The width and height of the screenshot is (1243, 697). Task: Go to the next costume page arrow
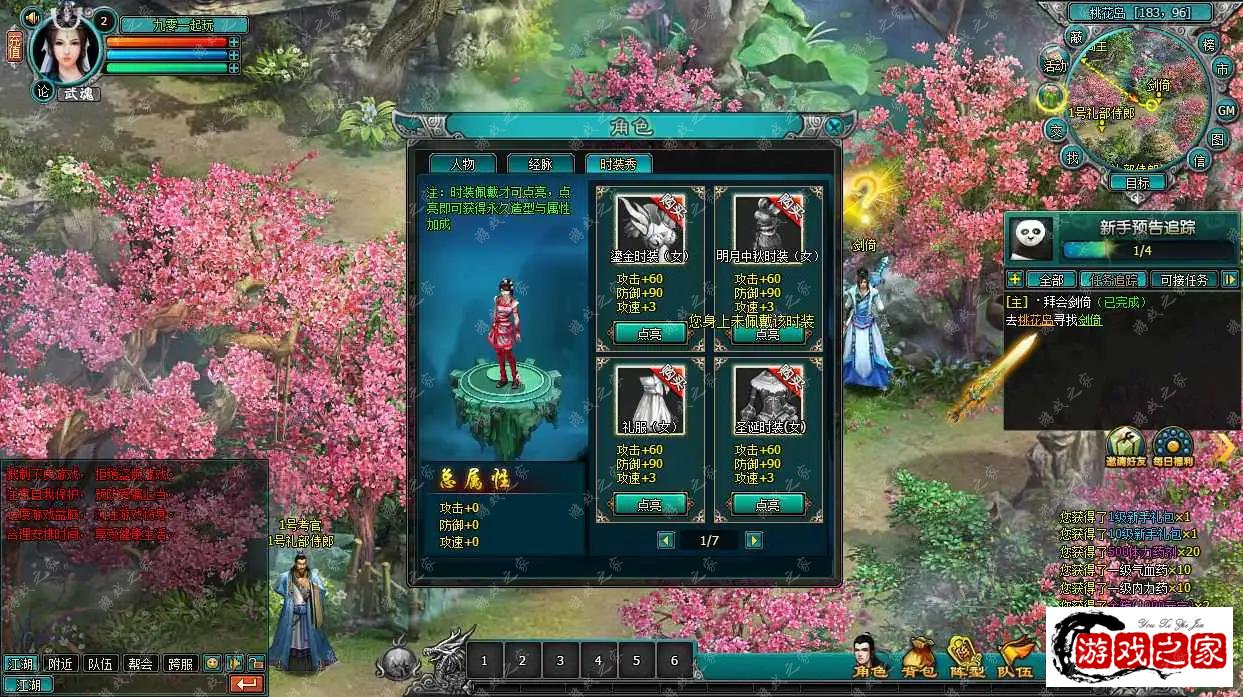(754, 540)
